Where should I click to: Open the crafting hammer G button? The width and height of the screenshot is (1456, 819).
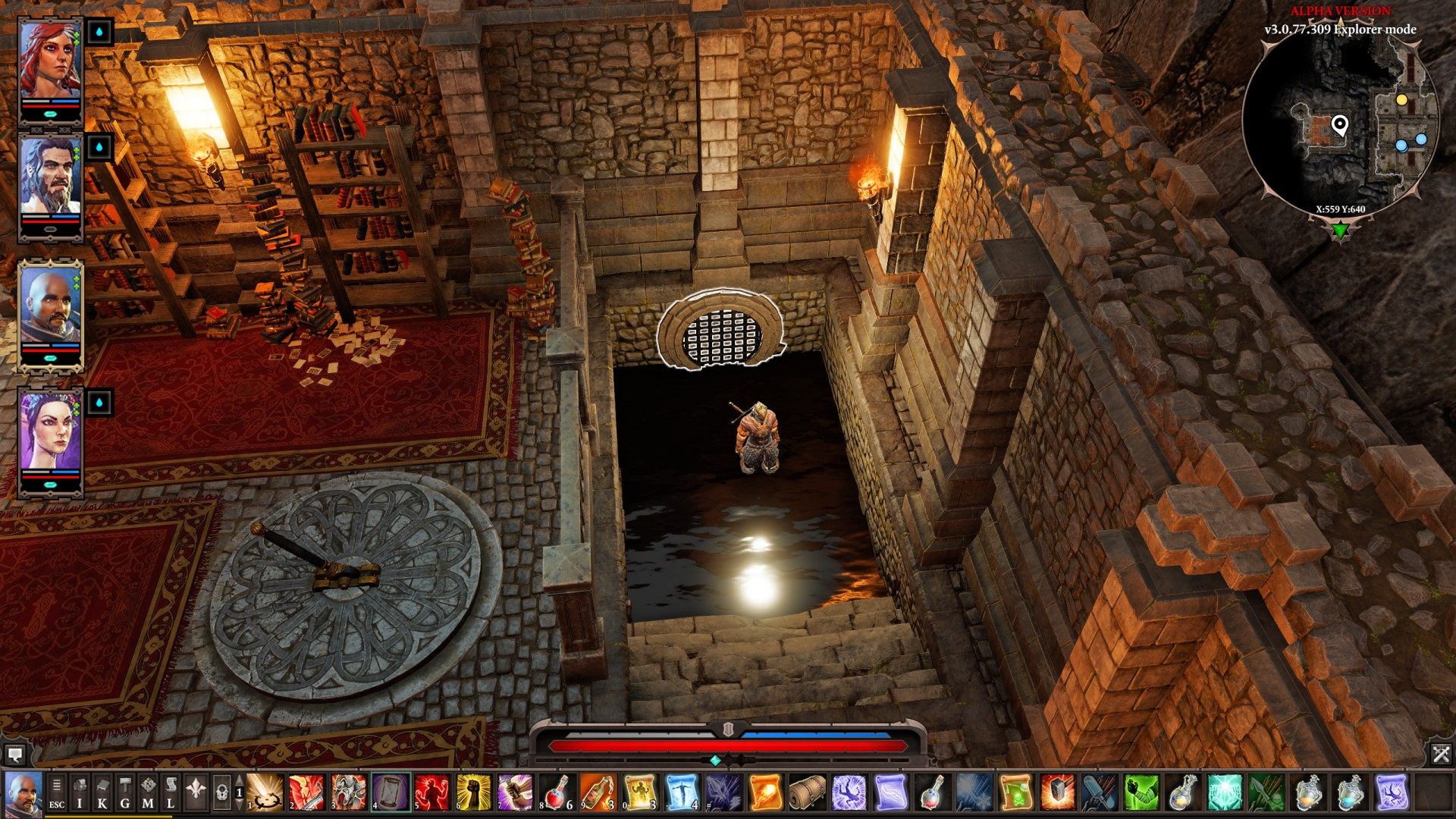coord(125,792)
